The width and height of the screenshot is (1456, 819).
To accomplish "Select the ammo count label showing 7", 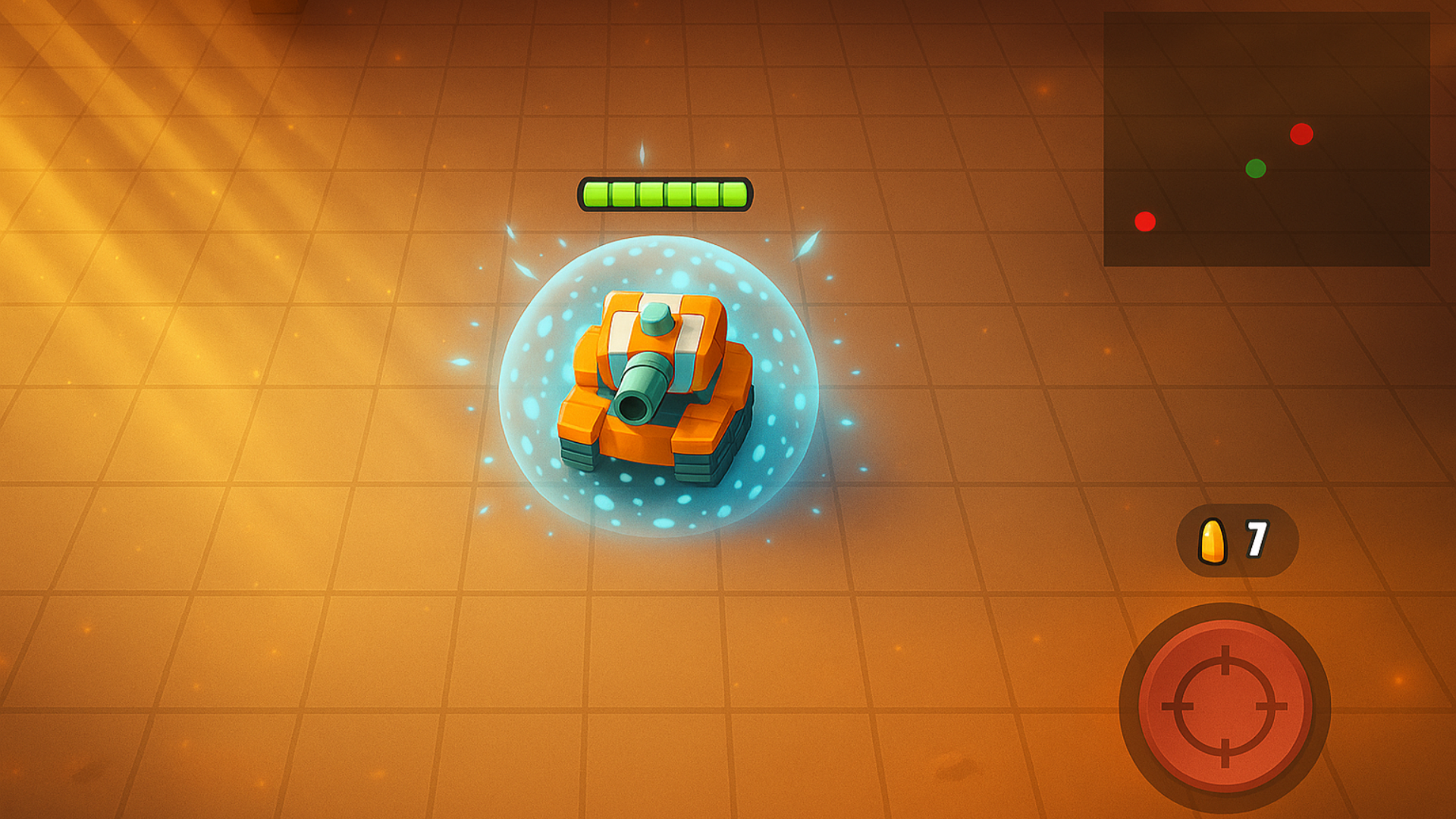I will [x=1259, y=538].
